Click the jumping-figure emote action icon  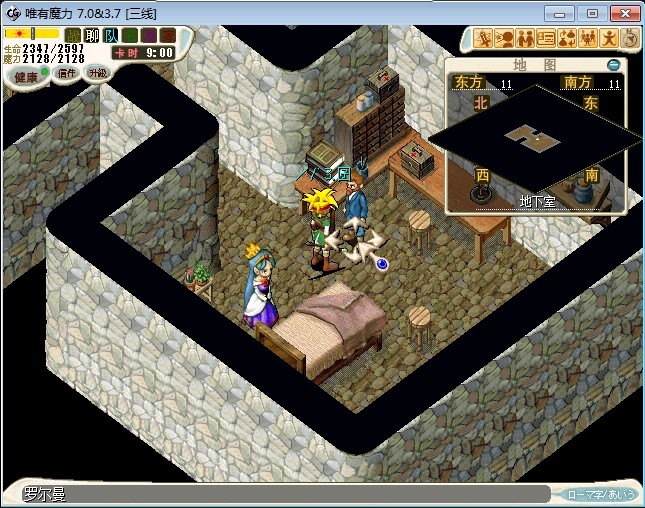click(609, 39)
